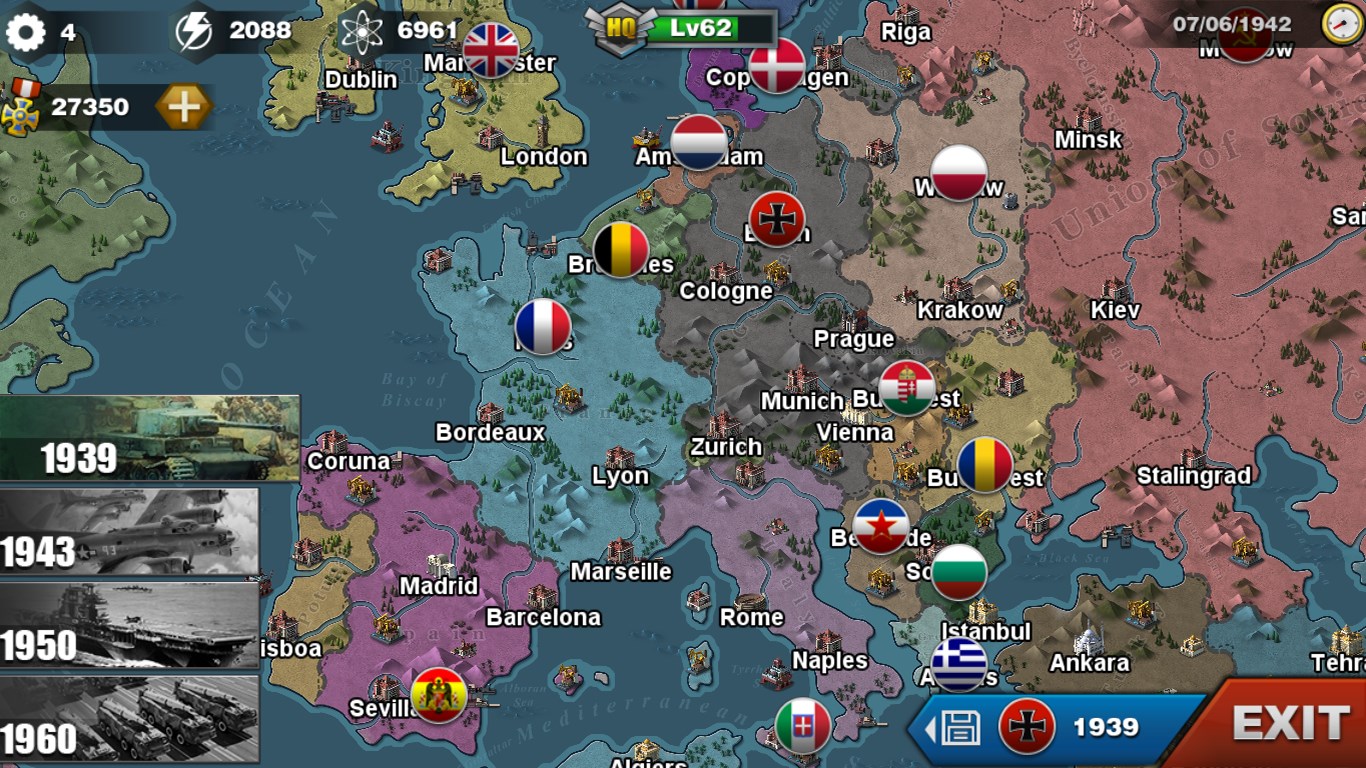Viewport: 1366px width, 768px height.
Task: Select the German iron cross flag over Berlin
Action: pos(777,219)
